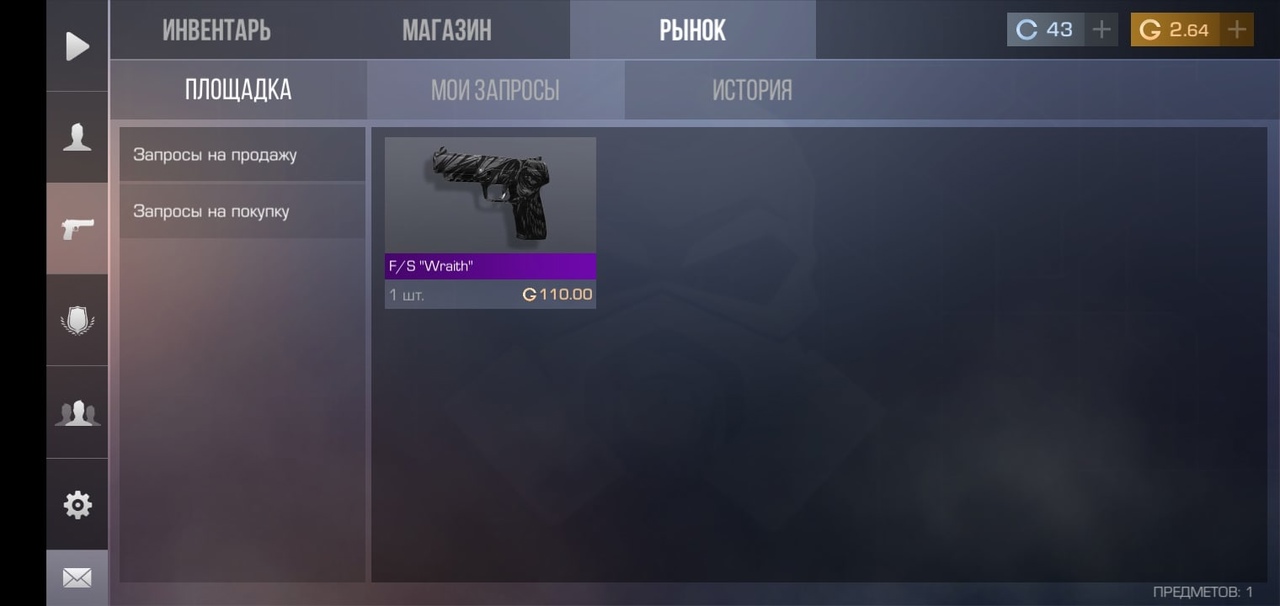This screenshot has width=1280, height=606.
Task: Open settings with the gear icon
Action: click(x=77, y=505)
